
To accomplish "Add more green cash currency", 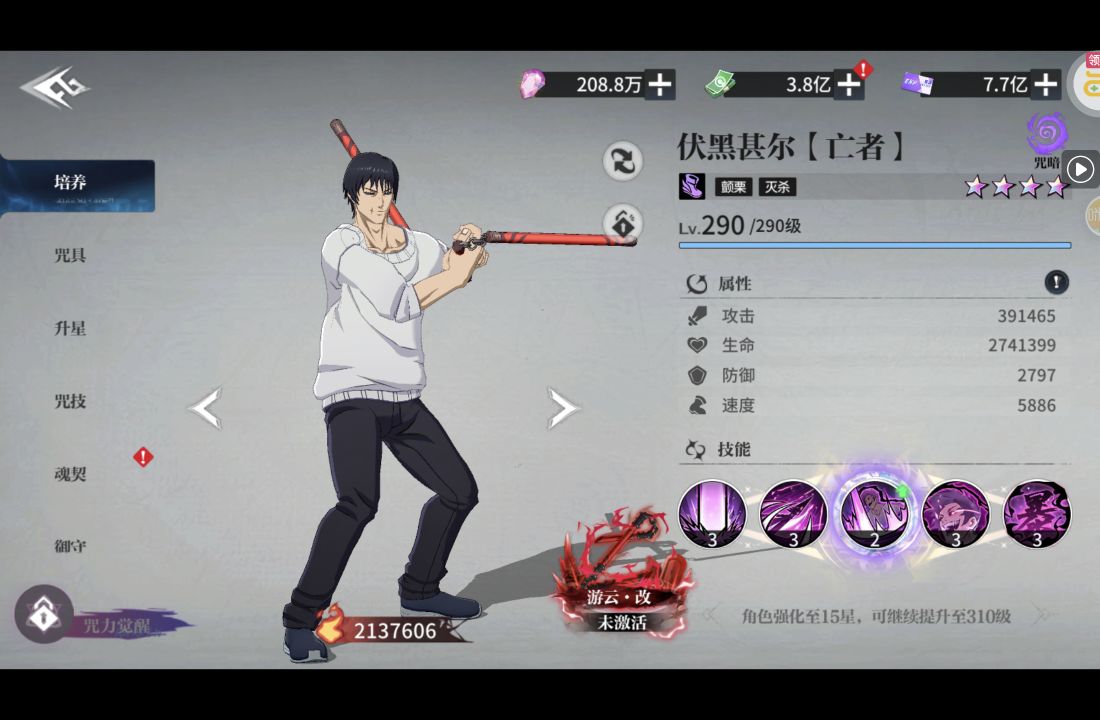I will tap(849, 85).
